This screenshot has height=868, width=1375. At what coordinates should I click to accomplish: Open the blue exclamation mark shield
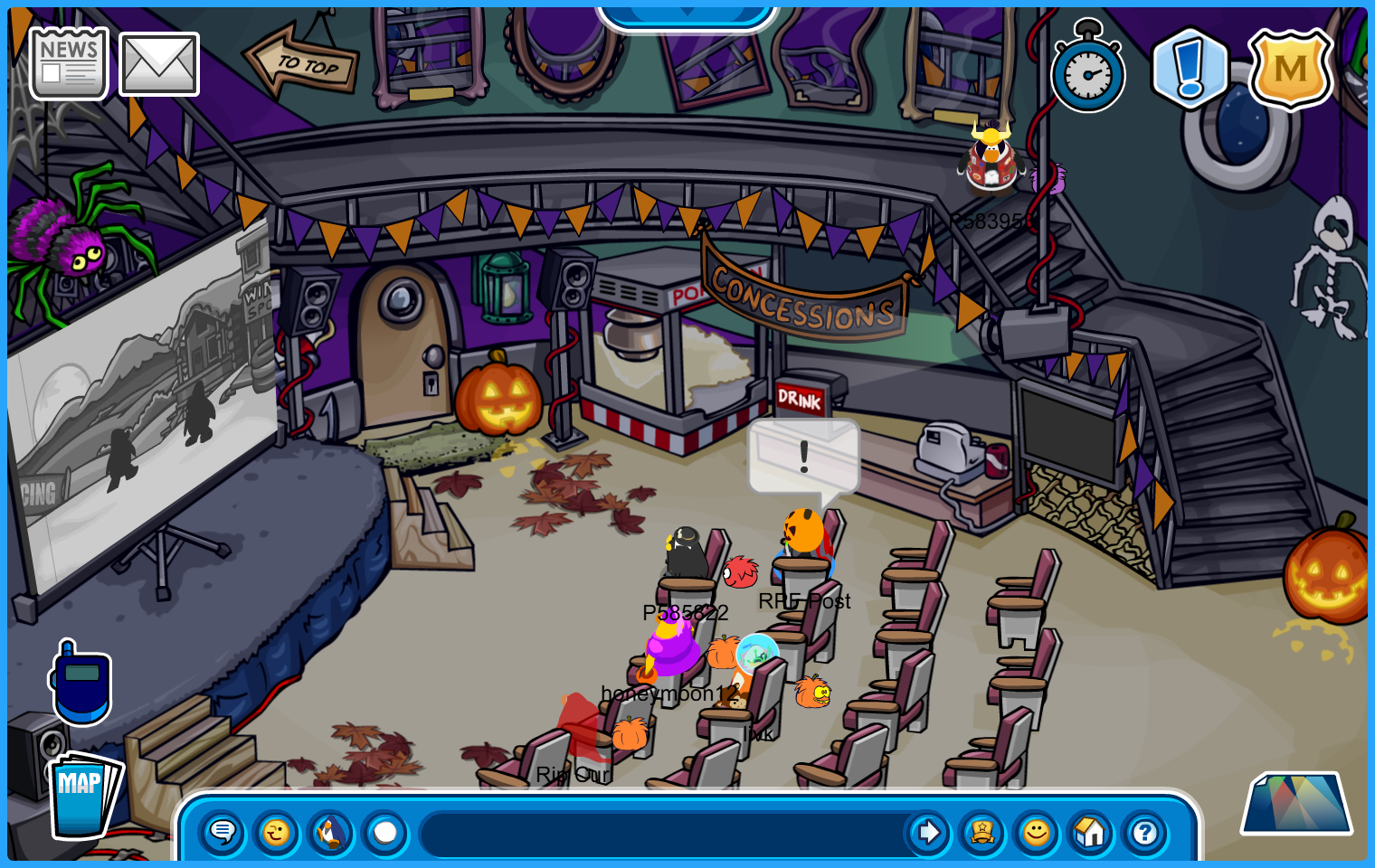click(1190, 69)
